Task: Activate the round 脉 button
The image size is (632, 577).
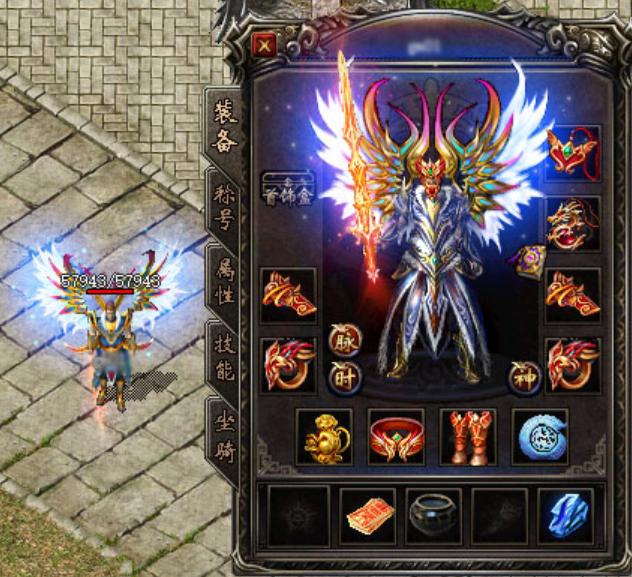Action: (344, 340)
